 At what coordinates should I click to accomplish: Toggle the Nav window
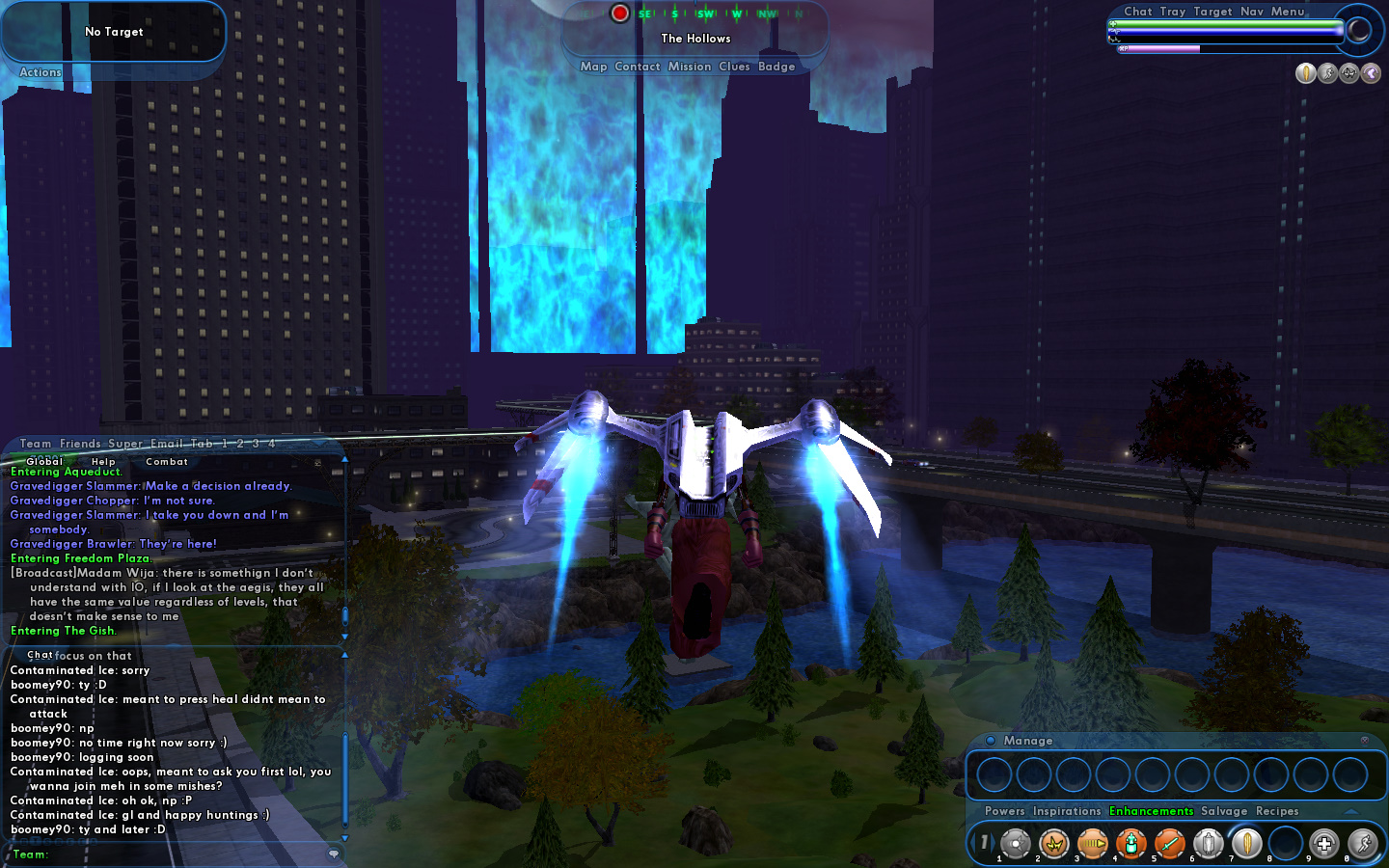[x=1251, y=12]
